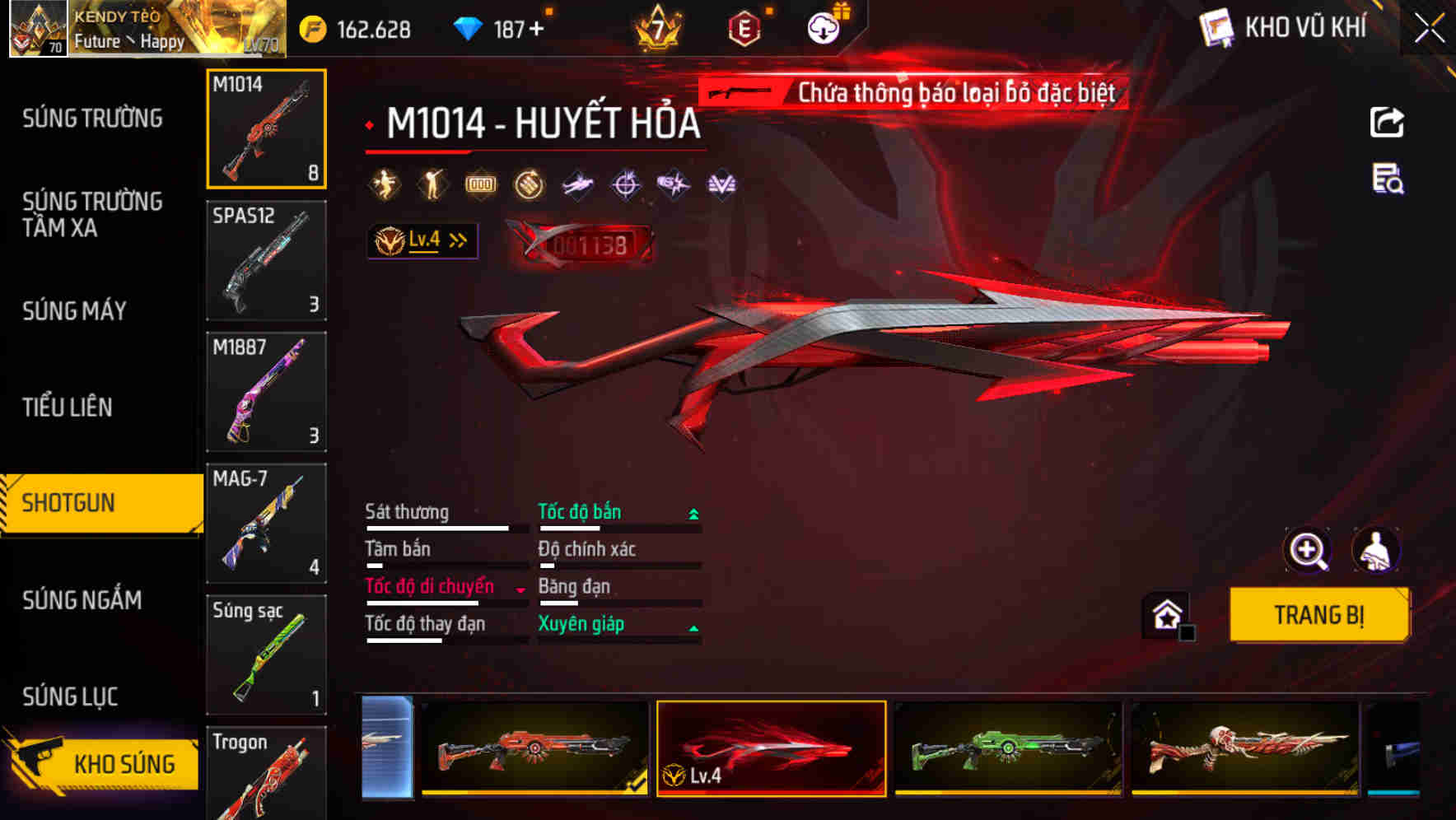Image resolution: width=1456 pixels, height=820 pixels.
Task: Click the TRANG BỊ button
Action: (x=1318, y=615)
